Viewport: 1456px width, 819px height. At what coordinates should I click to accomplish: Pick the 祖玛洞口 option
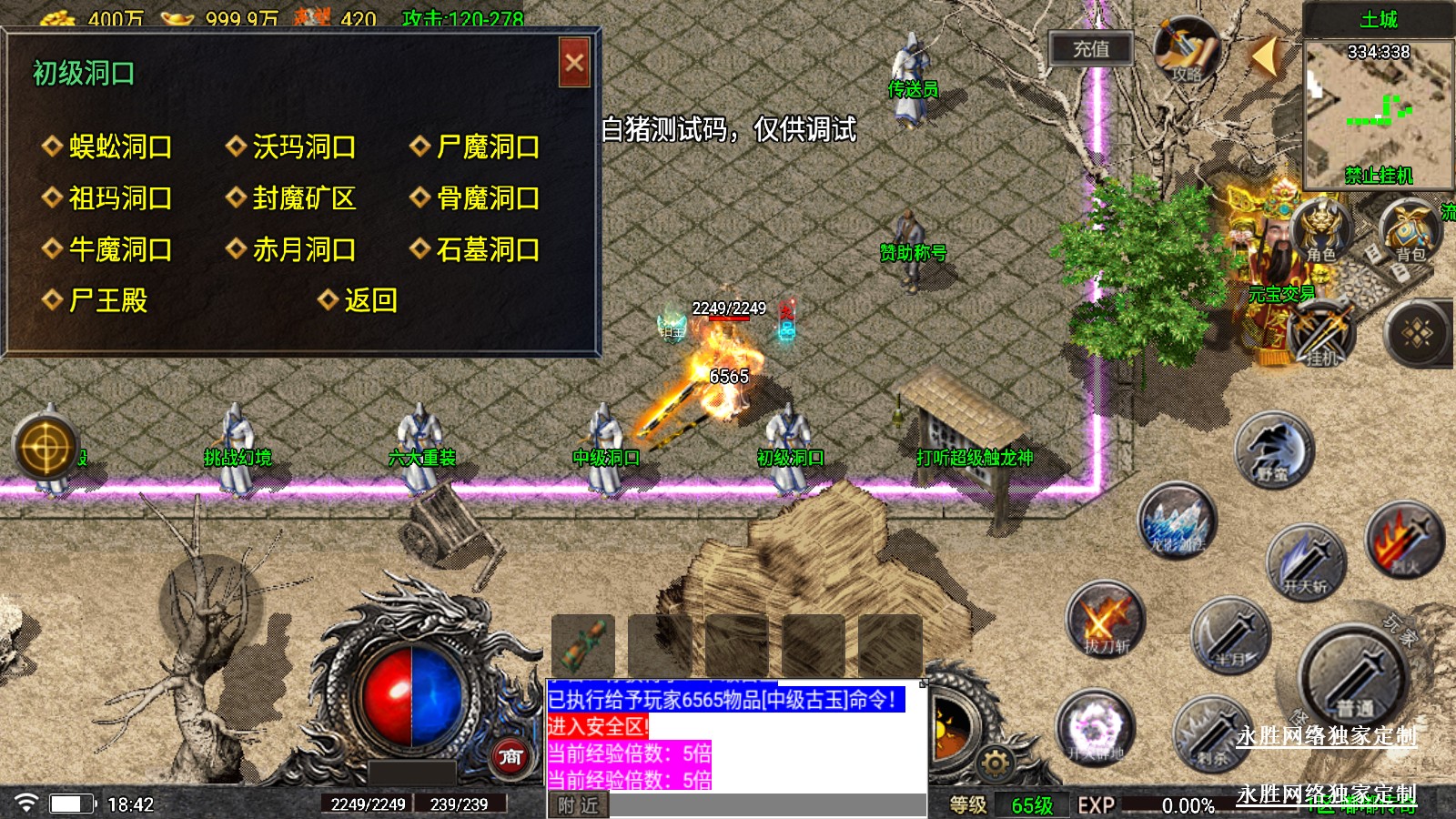pos(119,198)
